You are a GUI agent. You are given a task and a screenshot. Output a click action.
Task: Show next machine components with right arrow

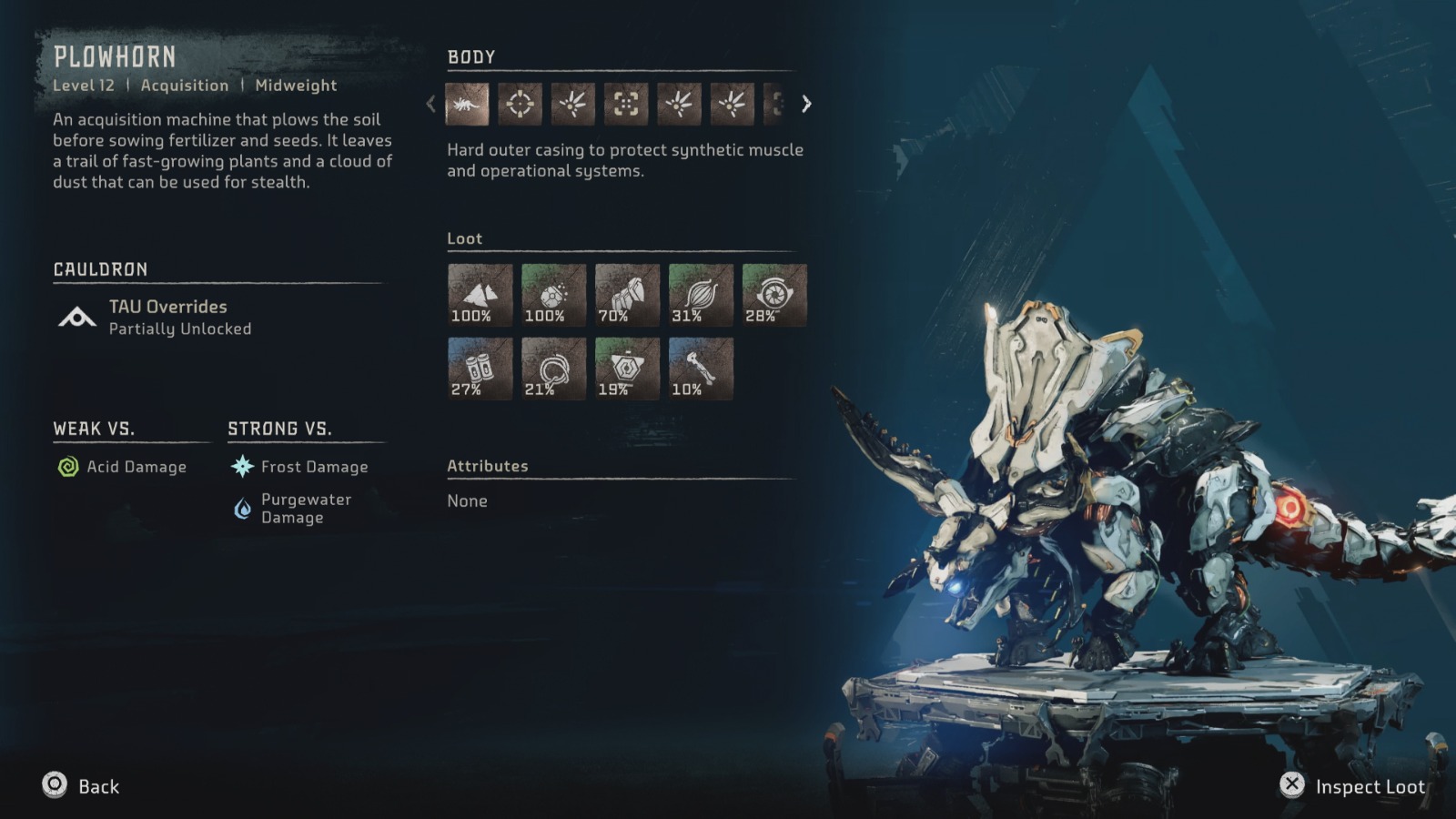coord(806,105)
